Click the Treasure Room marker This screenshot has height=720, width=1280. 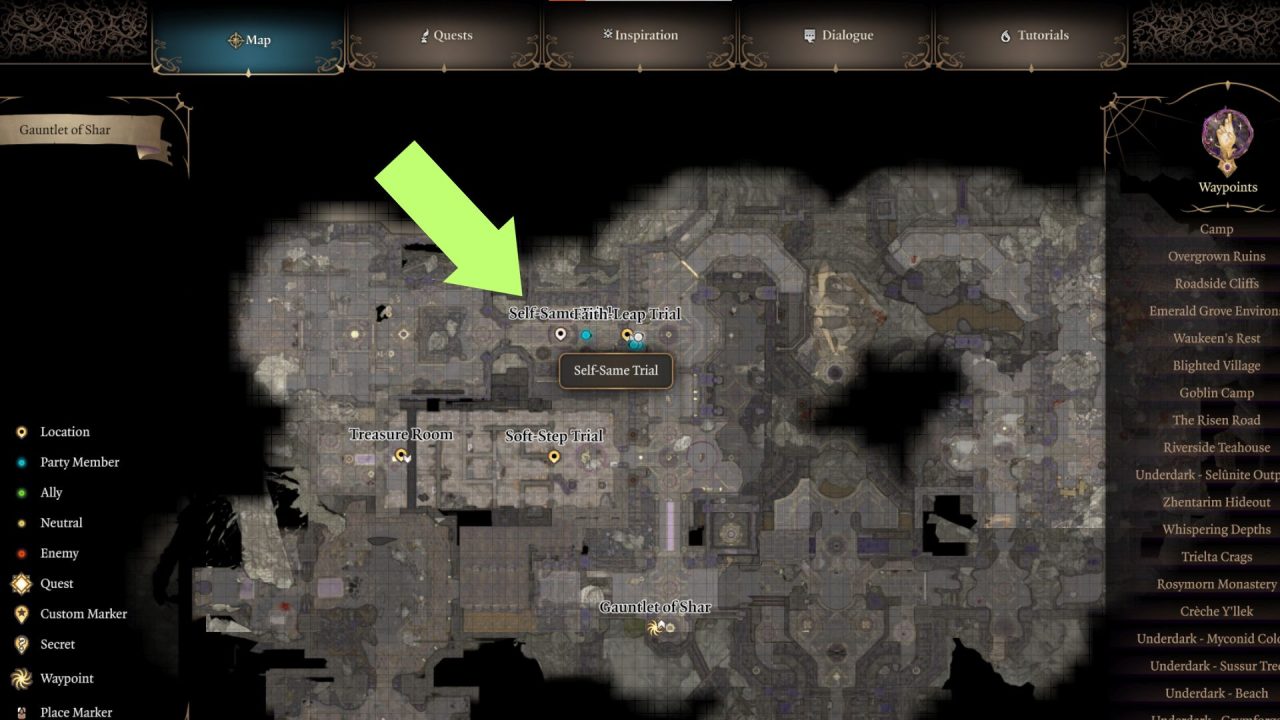tap(400, 453)
